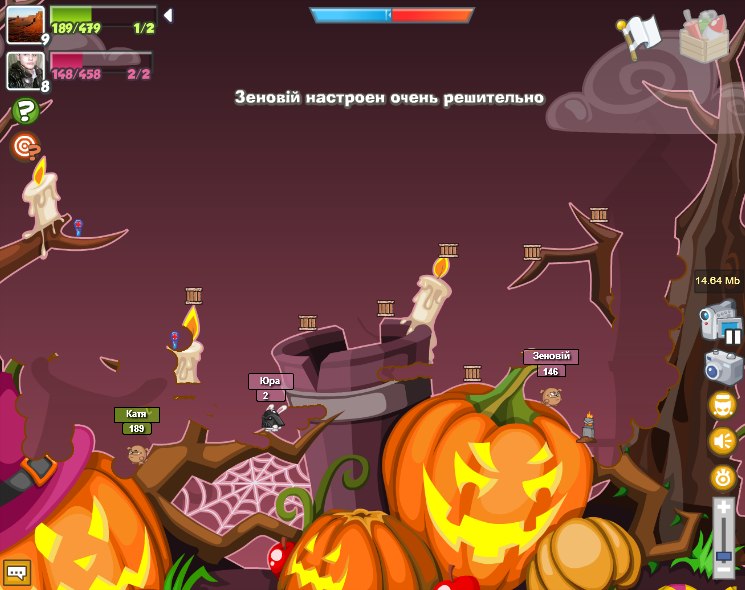Take a screenshot with the photo camera
The height and width of the screenshot is (590, 745).
[722, 367]
